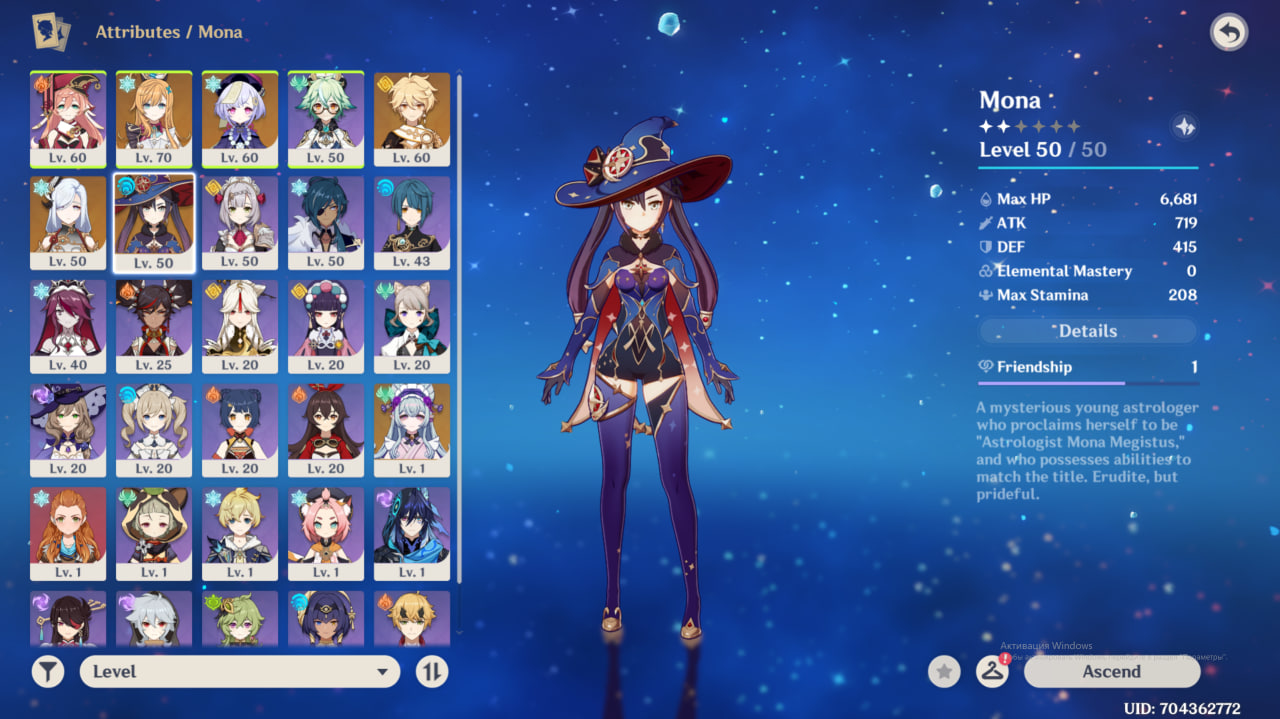Screen dimensions: 1280x719
Task: Choose Xingqiu at Lv. 43
Action: coord(412,223)
